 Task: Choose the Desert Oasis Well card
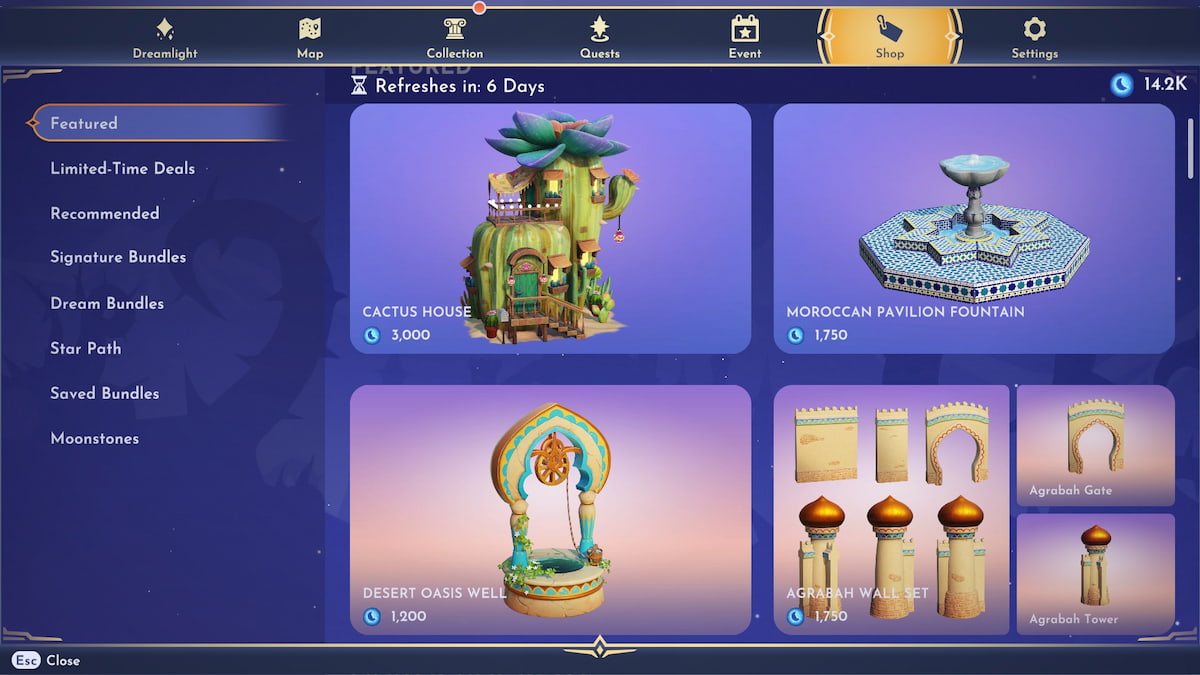tap(550, 510)
